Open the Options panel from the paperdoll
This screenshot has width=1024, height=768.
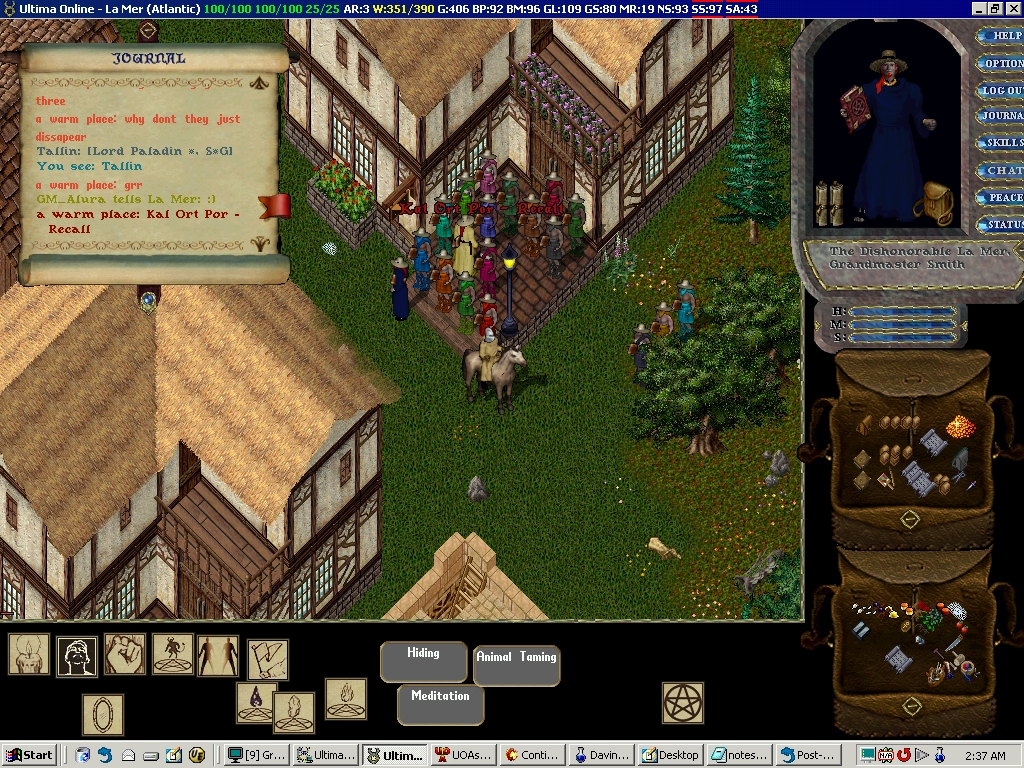(x=1003, y=63)
